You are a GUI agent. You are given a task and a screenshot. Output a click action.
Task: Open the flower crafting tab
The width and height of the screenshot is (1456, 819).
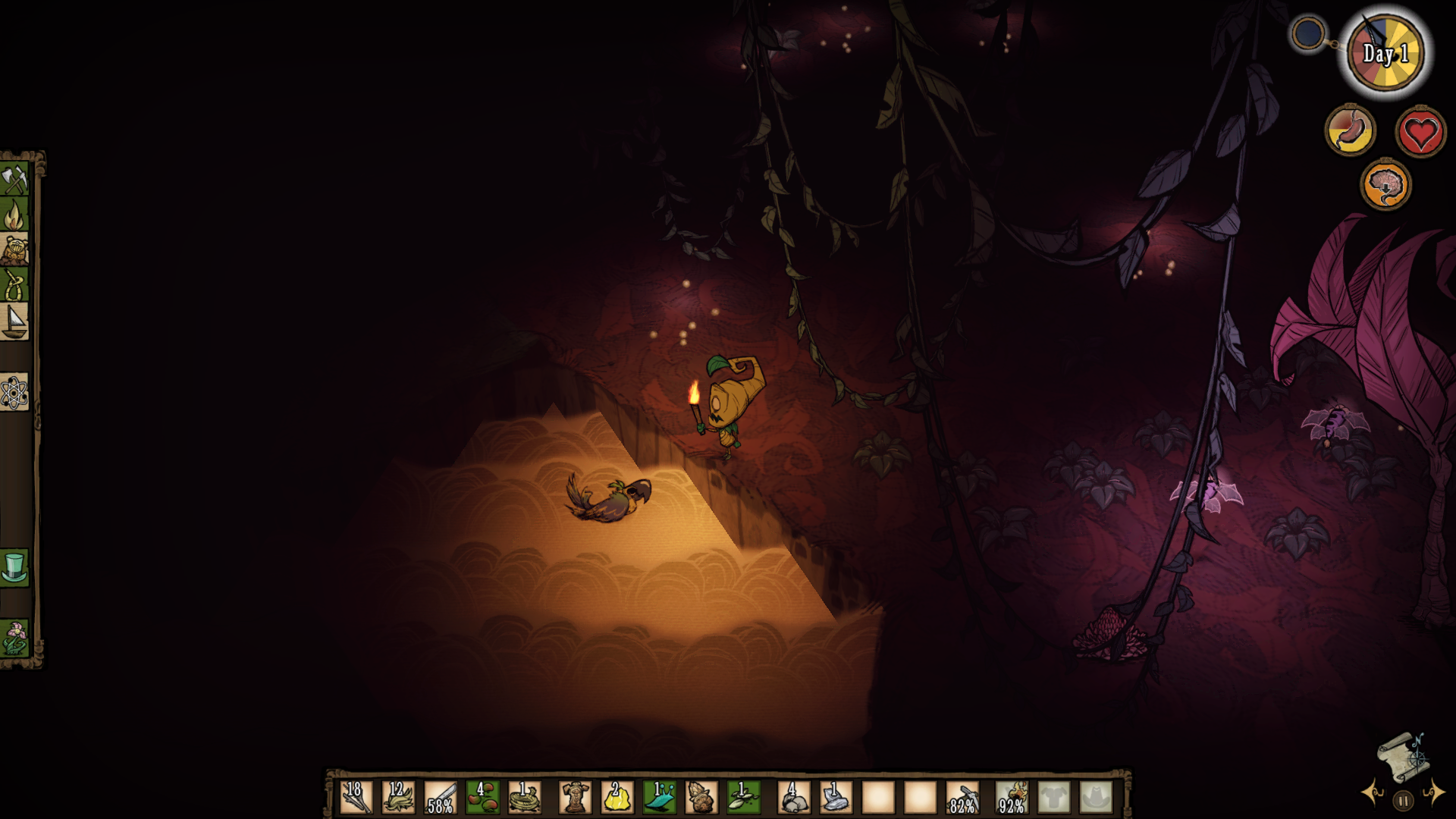tap(14, 638)
